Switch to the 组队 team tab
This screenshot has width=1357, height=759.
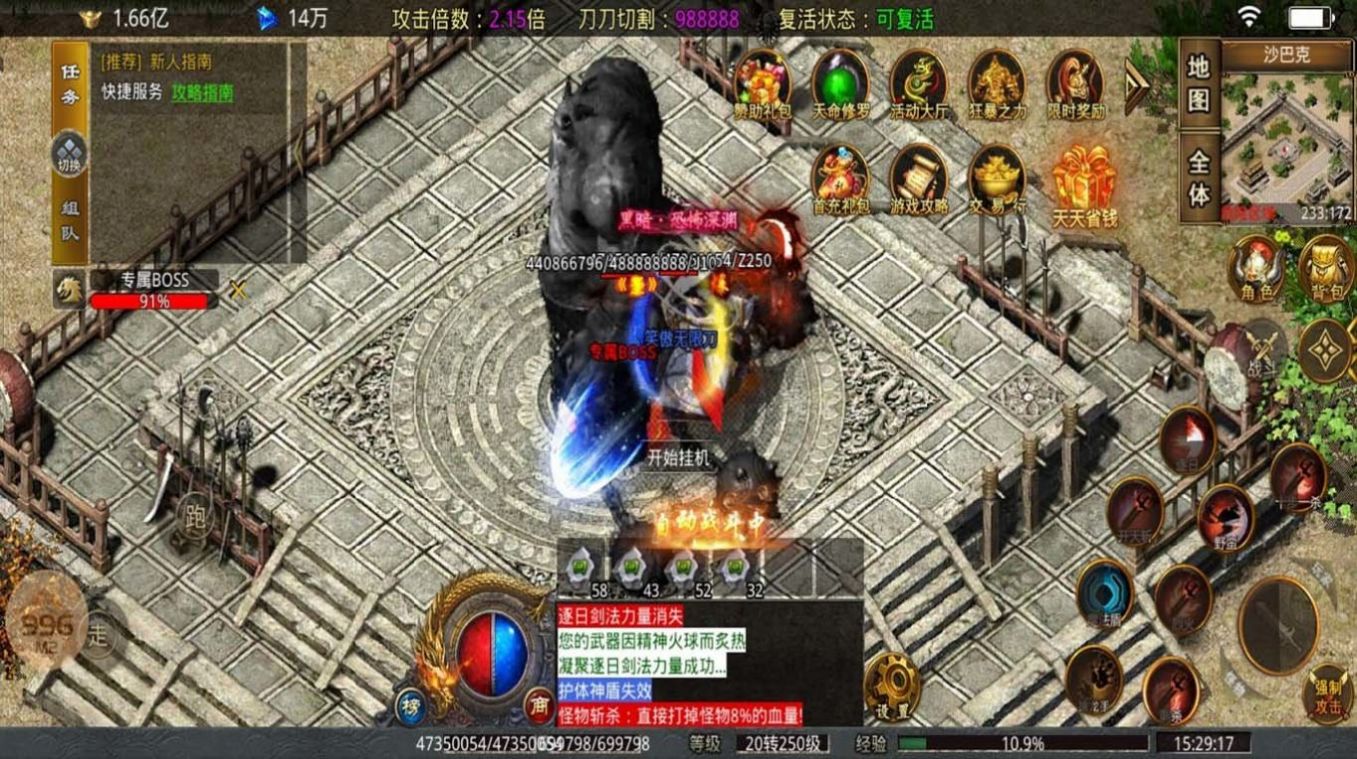click(x=70, y=221)
